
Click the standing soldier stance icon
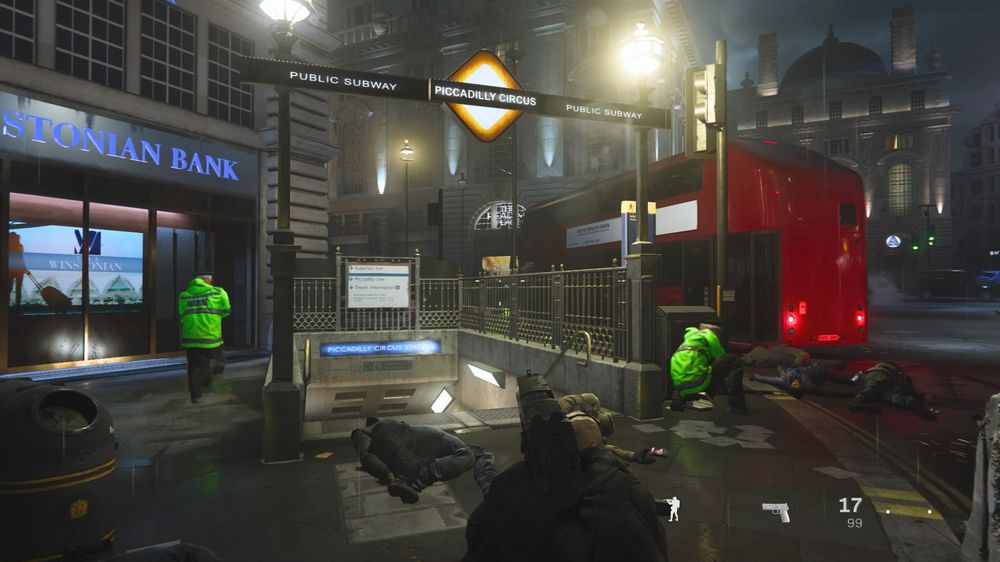point(673,509)
